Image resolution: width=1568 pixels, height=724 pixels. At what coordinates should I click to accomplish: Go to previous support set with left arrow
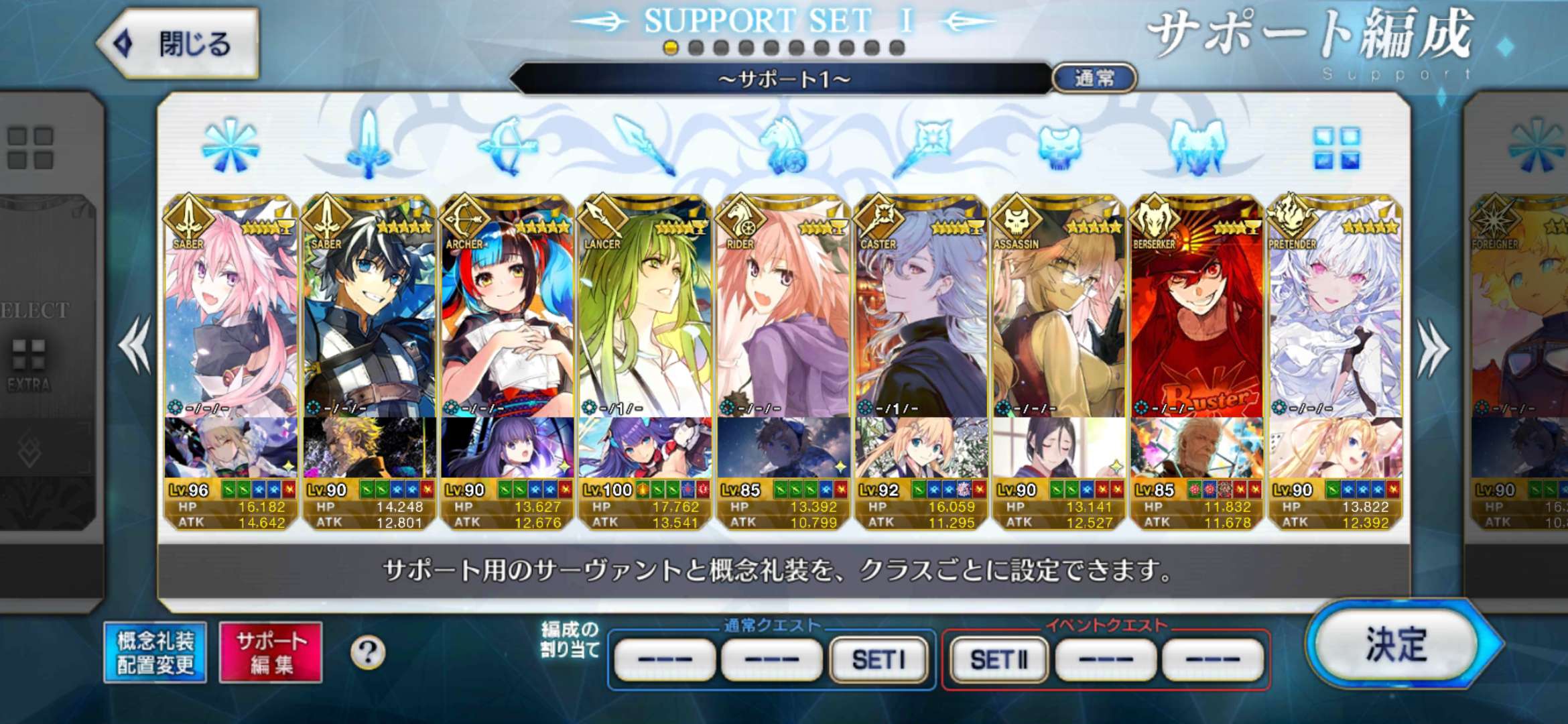135,346
